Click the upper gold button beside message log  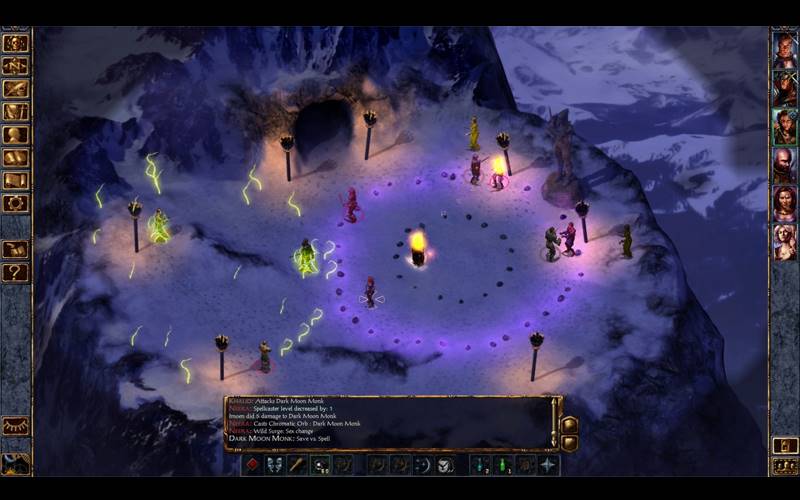(x=570, y=424)
